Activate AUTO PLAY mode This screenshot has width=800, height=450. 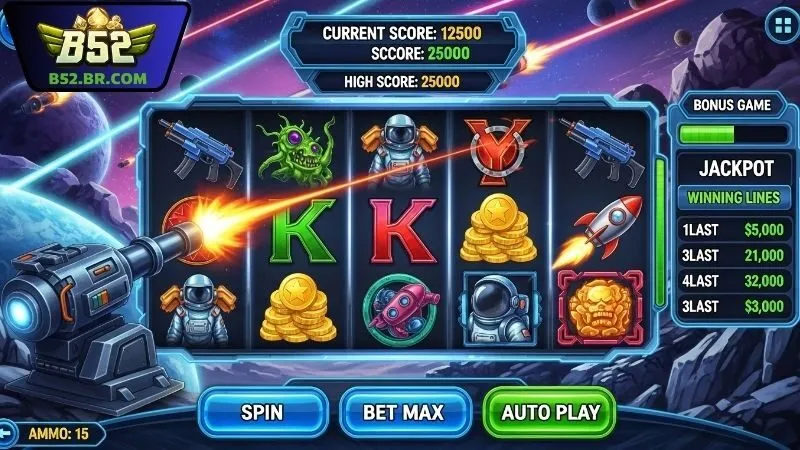[x=550, y=412]
